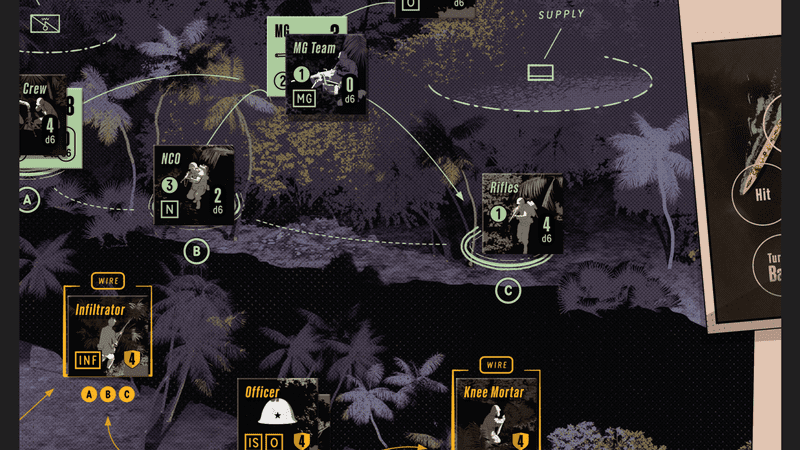Select the NCO unit card

(x=195, y=186)
